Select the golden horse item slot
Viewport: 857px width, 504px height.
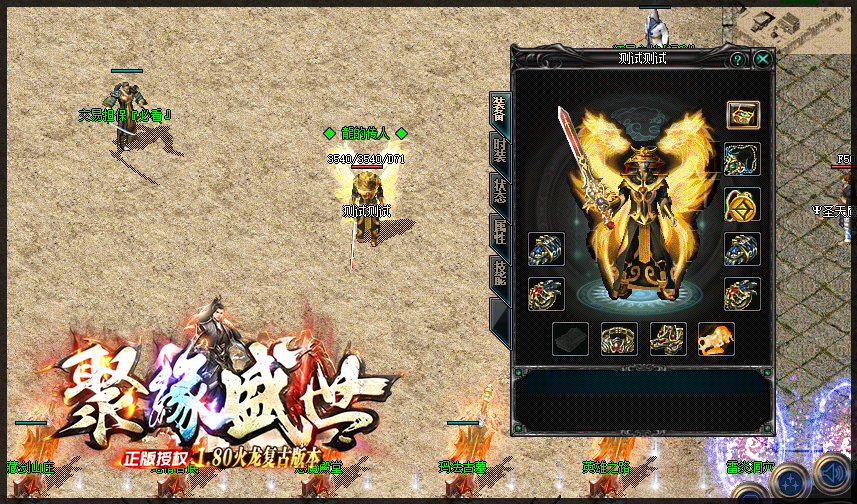[x=716, y=339]
